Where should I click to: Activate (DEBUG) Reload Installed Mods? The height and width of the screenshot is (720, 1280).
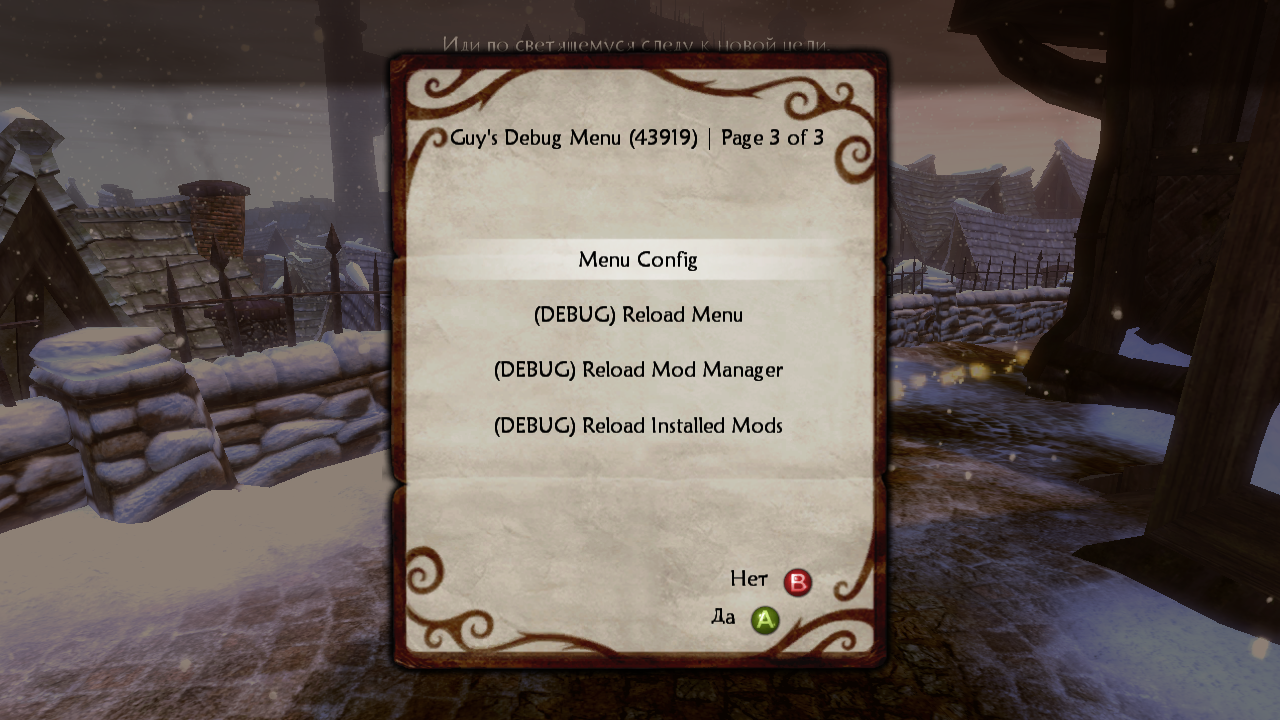click(638, 425)
